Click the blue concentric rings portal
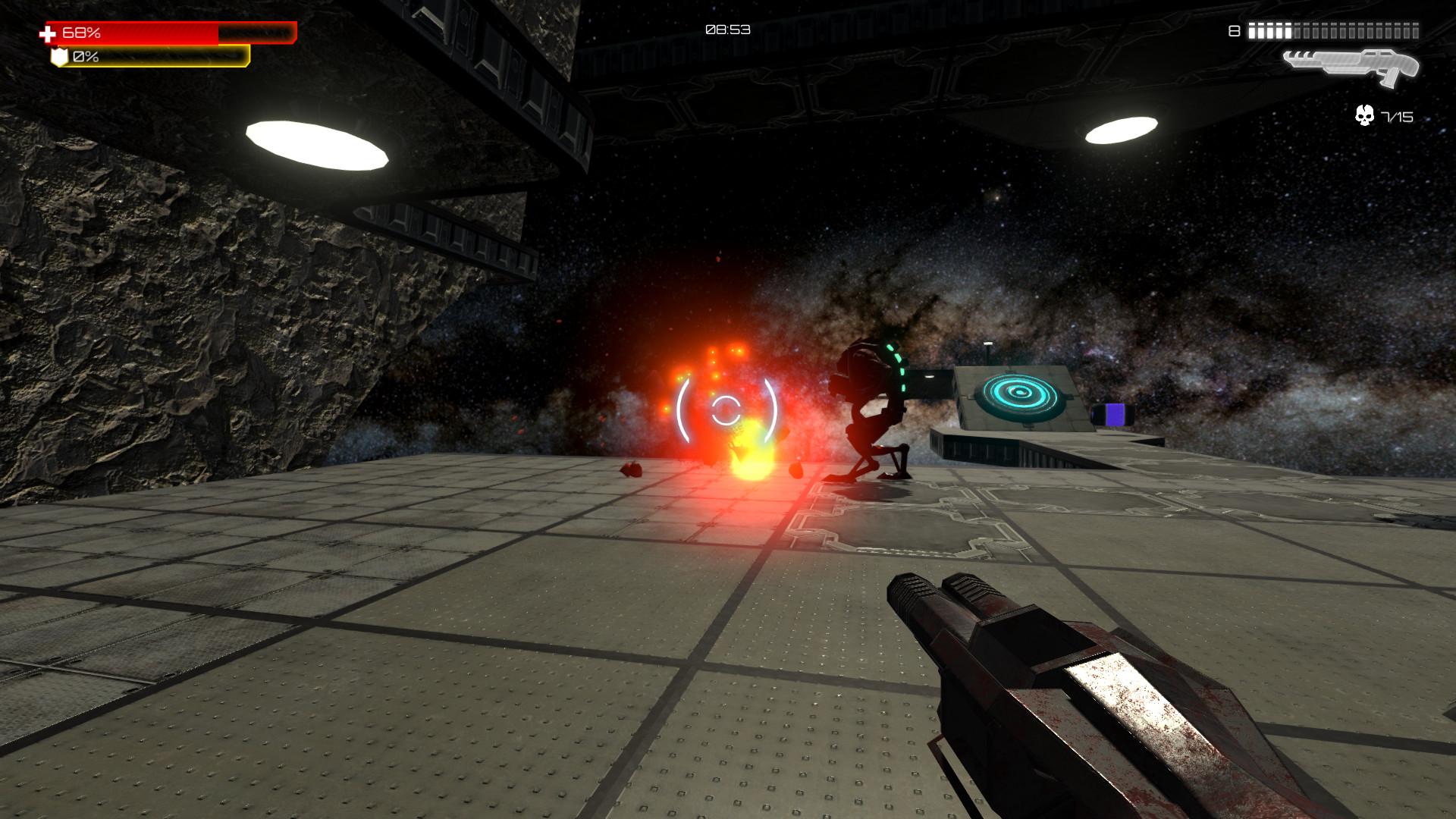 click(1020, 394)
